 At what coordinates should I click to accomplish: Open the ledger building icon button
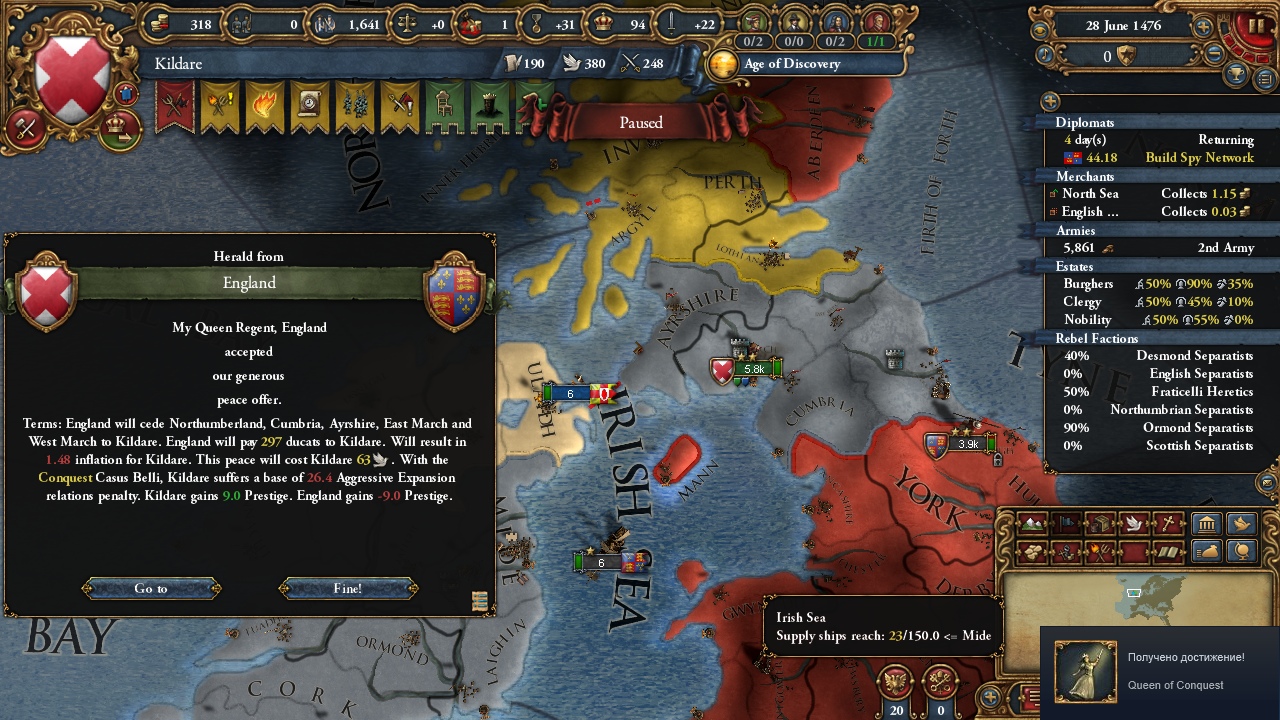tap(1207, 524)
